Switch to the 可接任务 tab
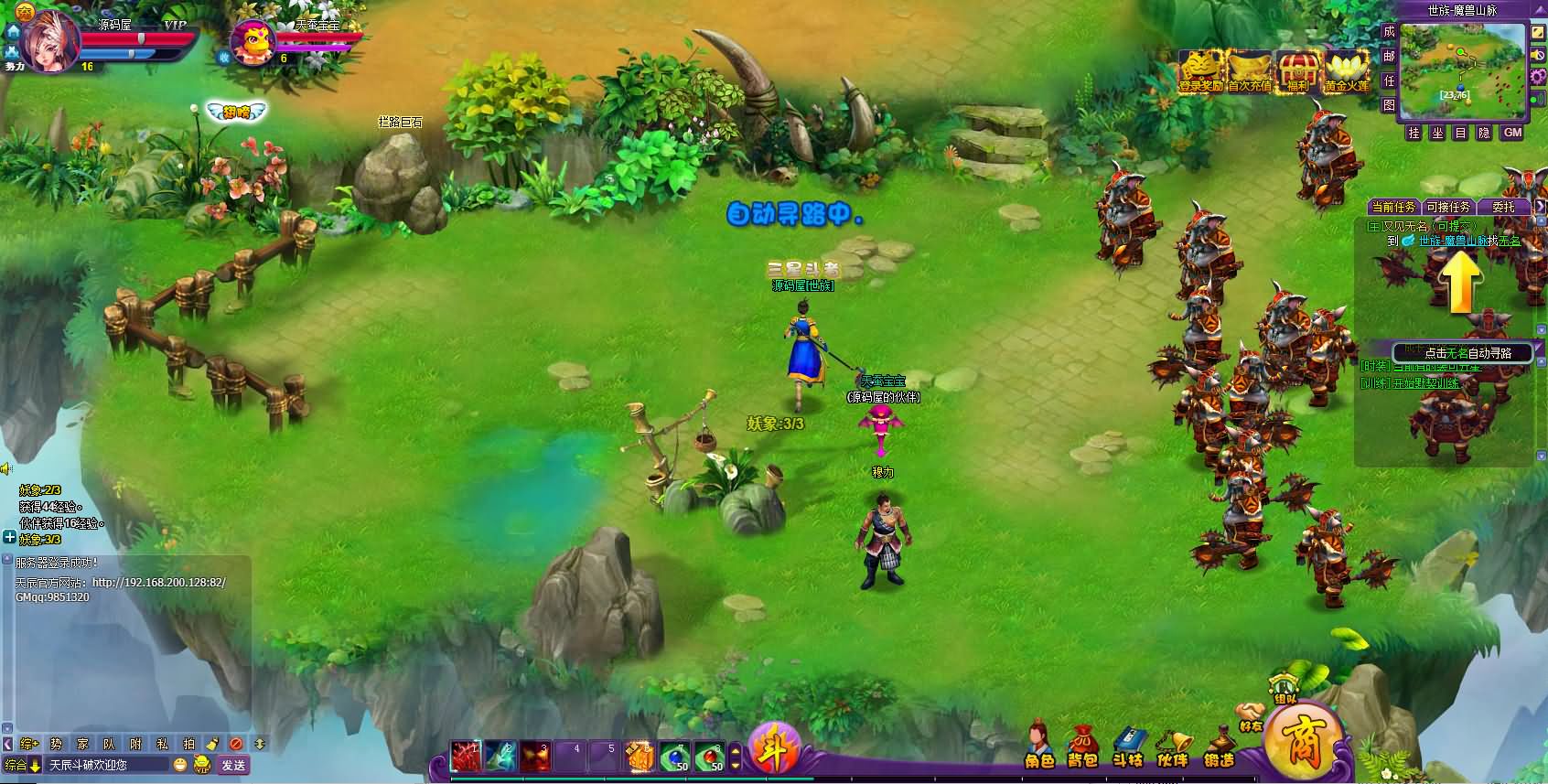 [x=1448, y=207]
